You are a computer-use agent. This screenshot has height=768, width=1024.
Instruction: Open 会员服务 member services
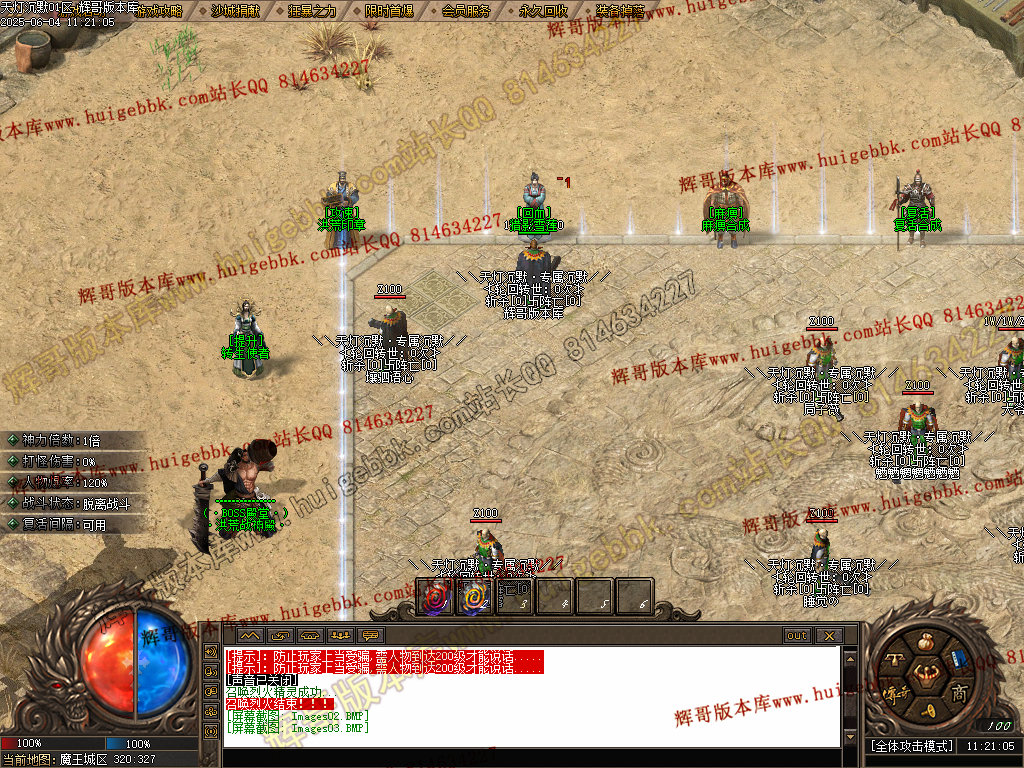466,11
